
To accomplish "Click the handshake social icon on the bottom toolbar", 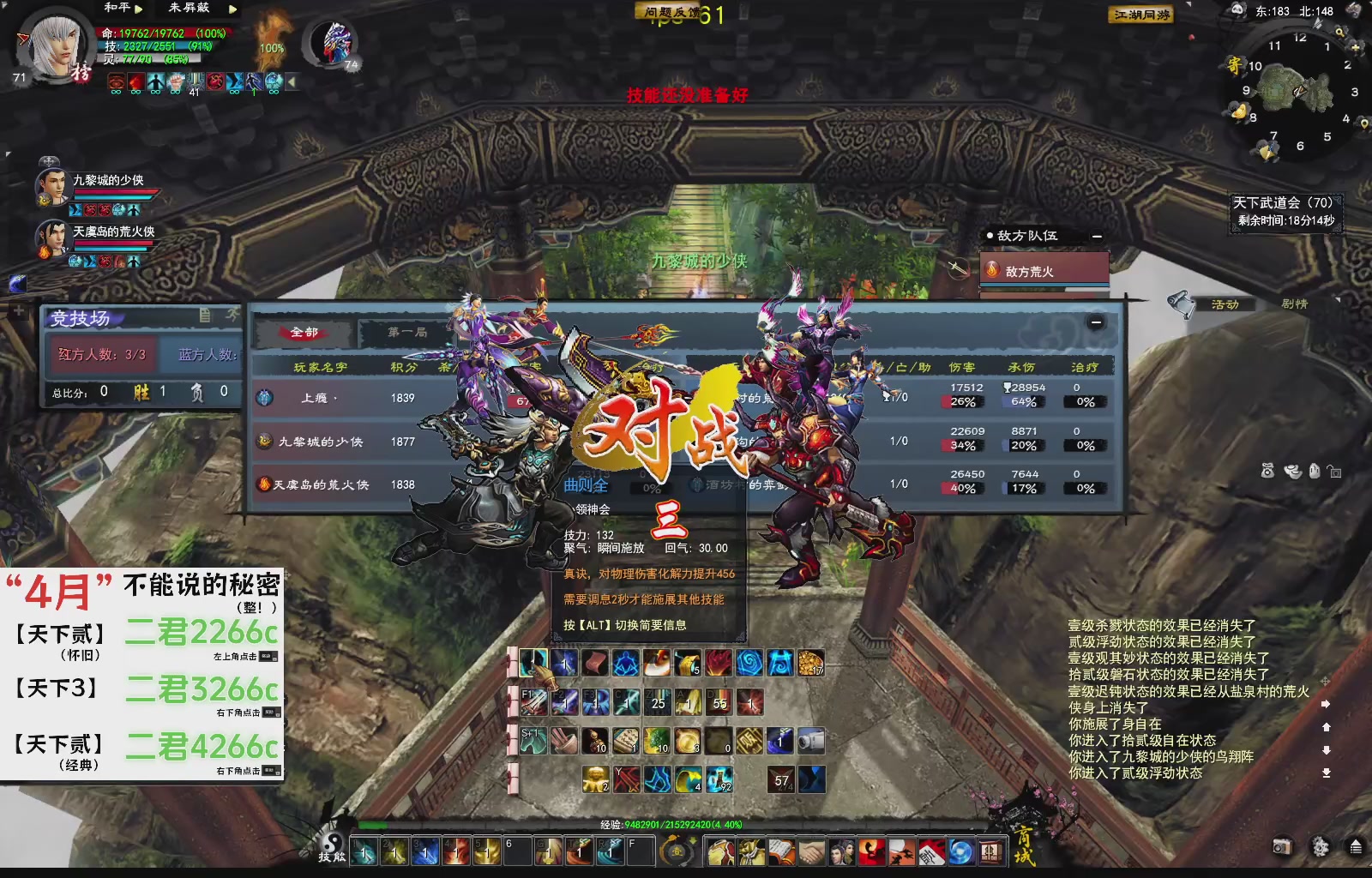I will (810, 852).
